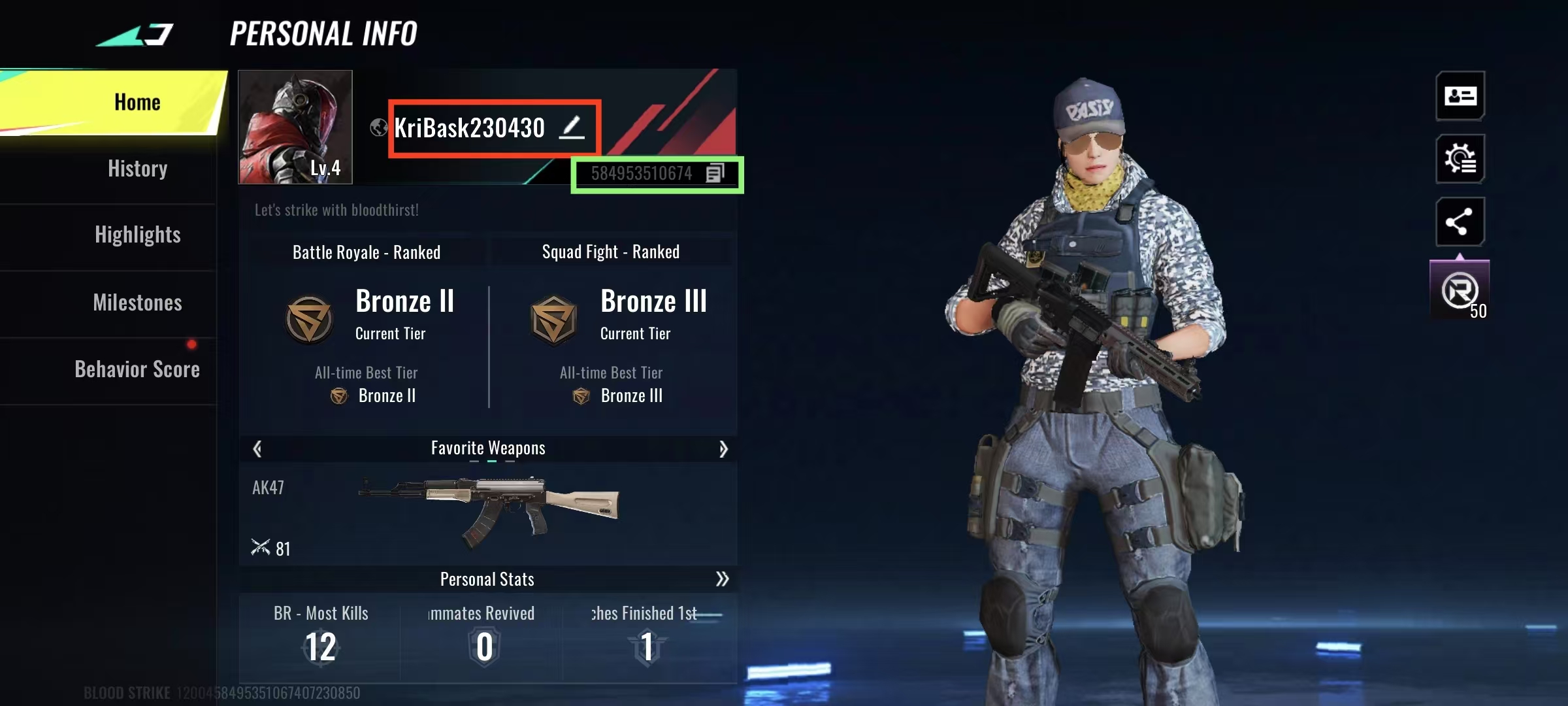Viewport: 1568px width, 706px height.
Task: Open the Highlights tab
Action: 137,235
